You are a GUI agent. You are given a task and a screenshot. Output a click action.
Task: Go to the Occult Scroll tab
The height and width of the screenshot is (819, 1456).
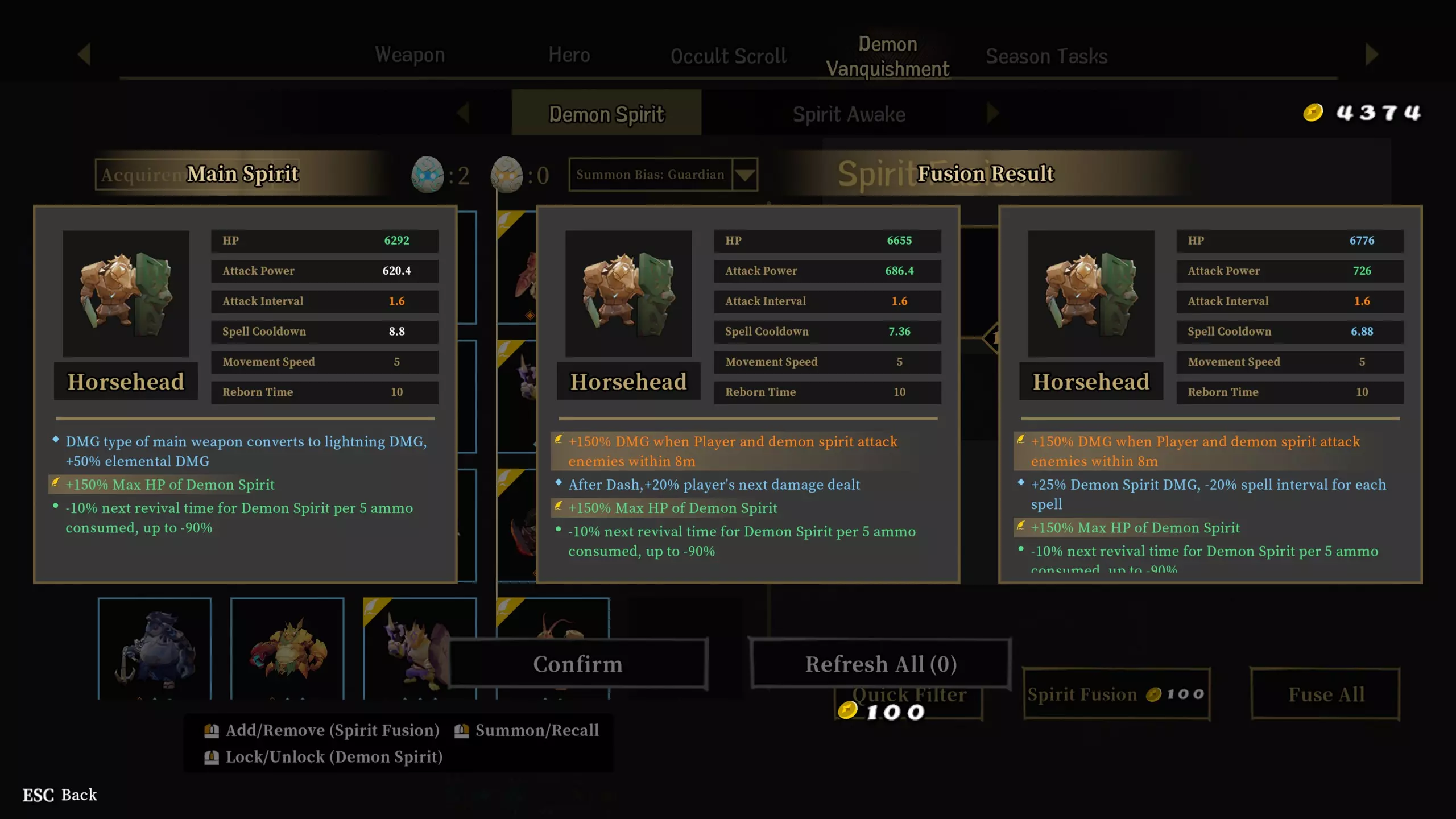(x=729, y=56)
